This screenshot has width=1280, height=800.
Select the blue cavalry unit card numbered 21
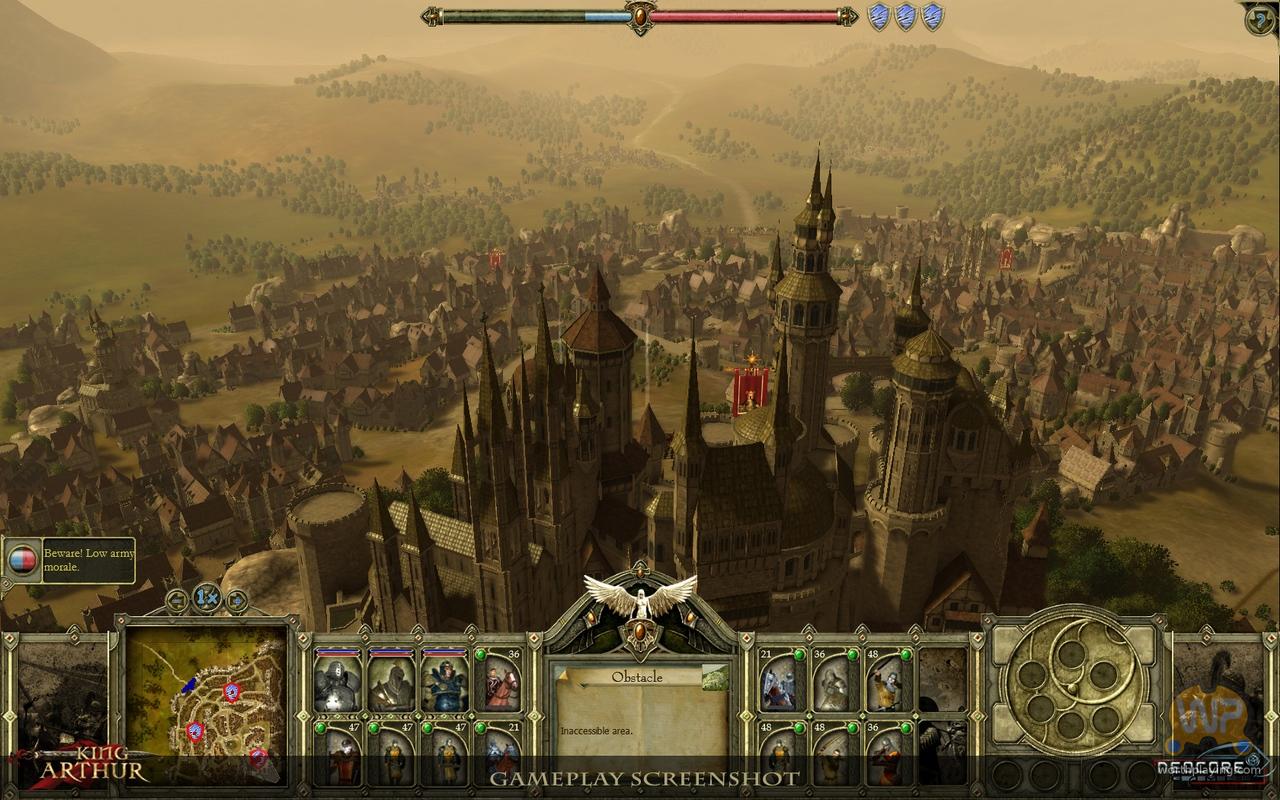click(x=498, y=754)
